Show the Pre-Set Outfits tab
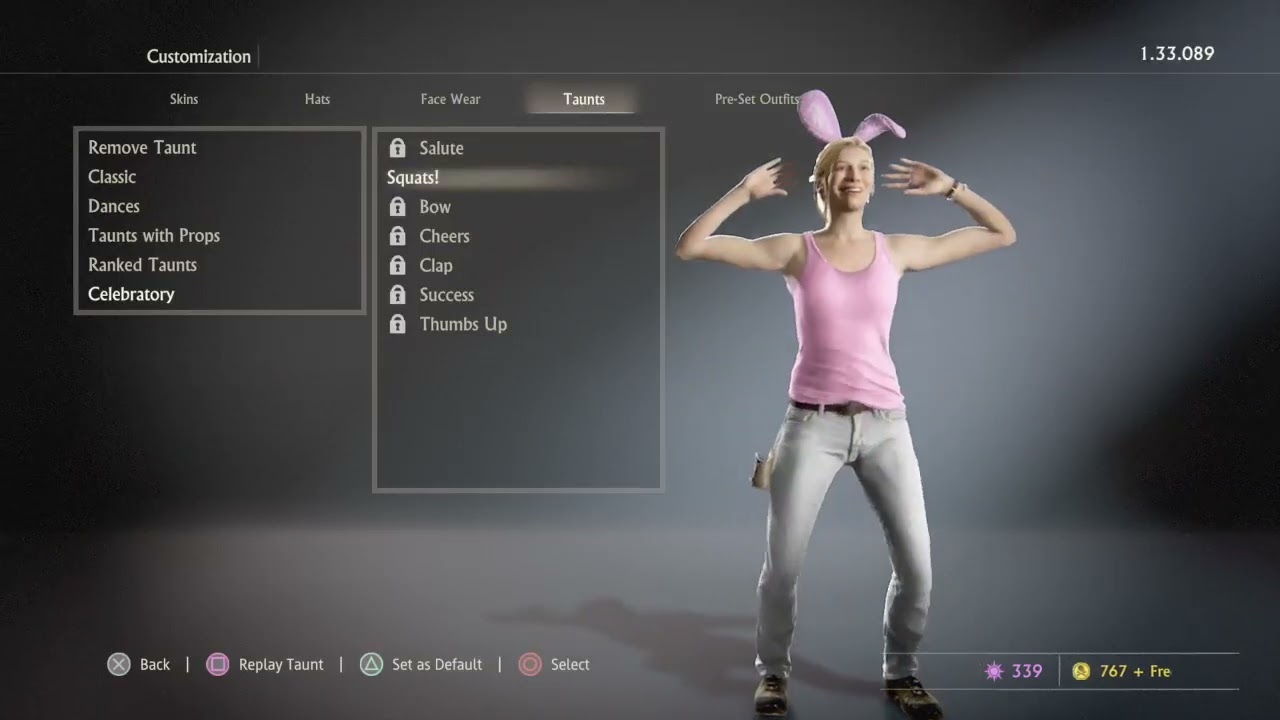 point(756,99)
